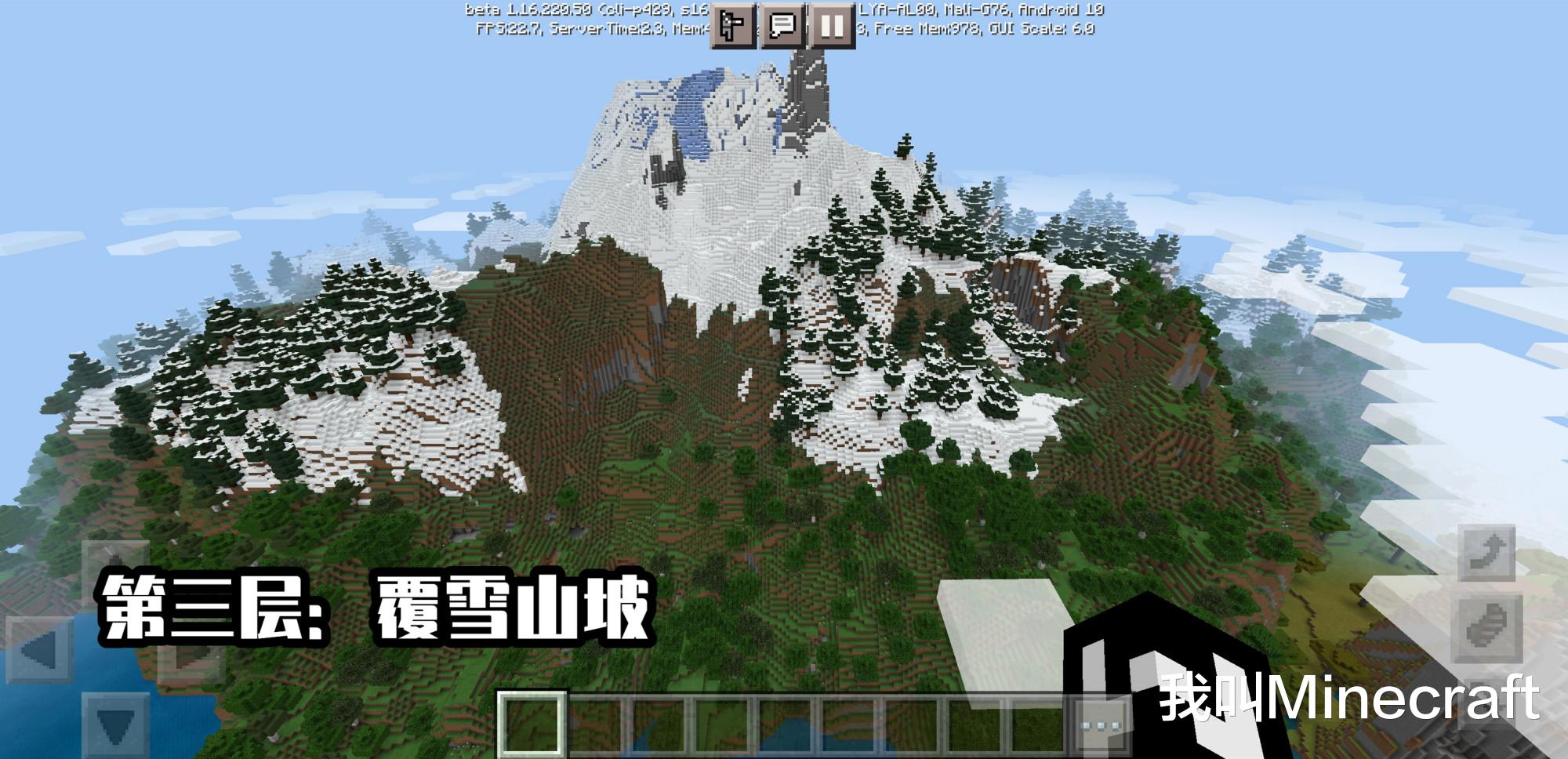Toggle flight descent with lower right arrow
The width and height of the screenshot is (1568, 759).
(x=1488, y=627)
